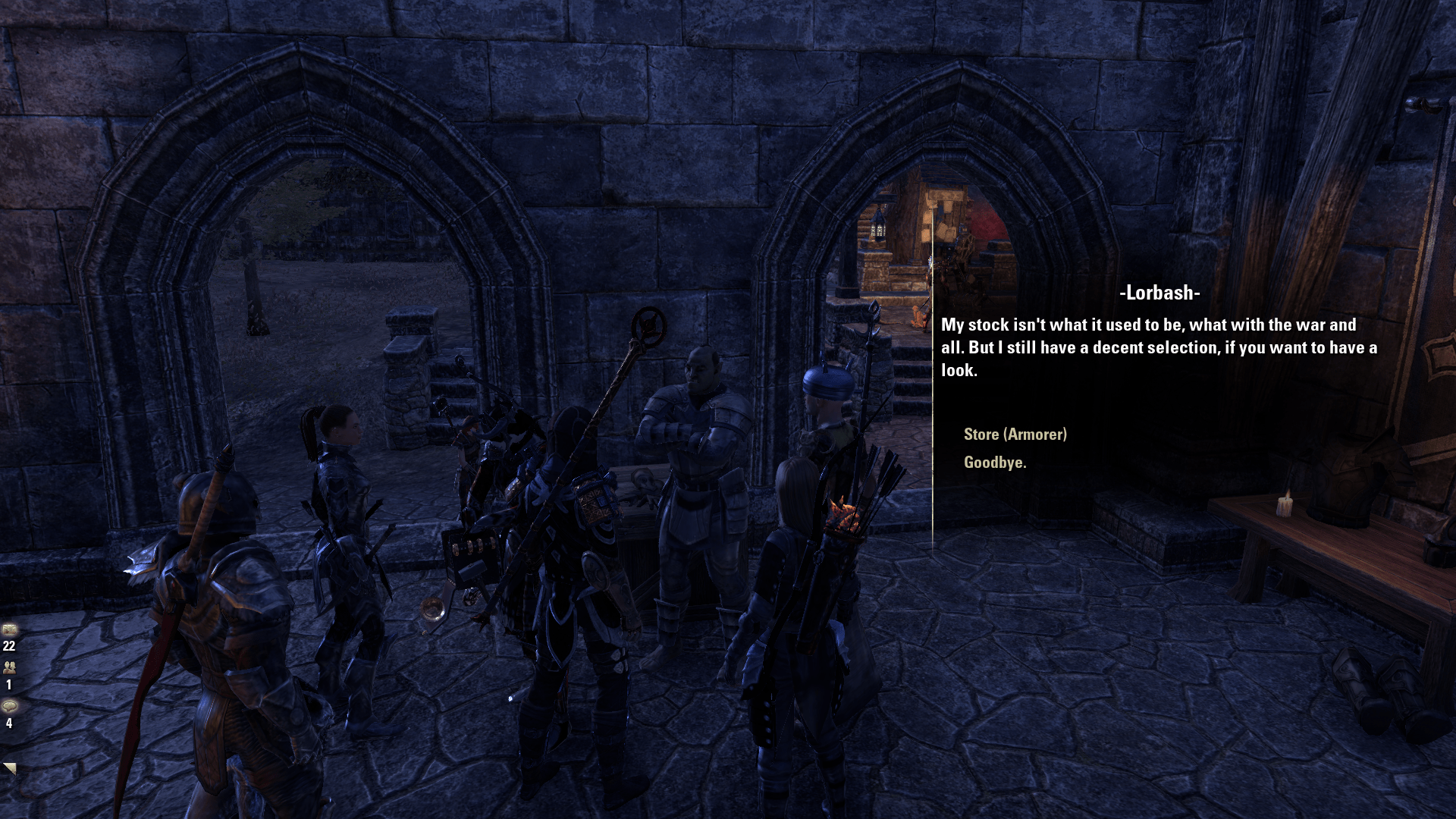This screenshot has height=819, width=1456.
Task: Open the Store (Armorer) dialogue option
Action: 1015,435
